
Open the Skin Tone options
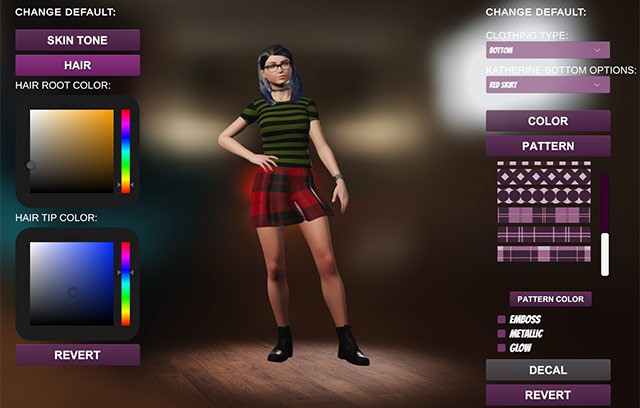(x=77, y=40)
